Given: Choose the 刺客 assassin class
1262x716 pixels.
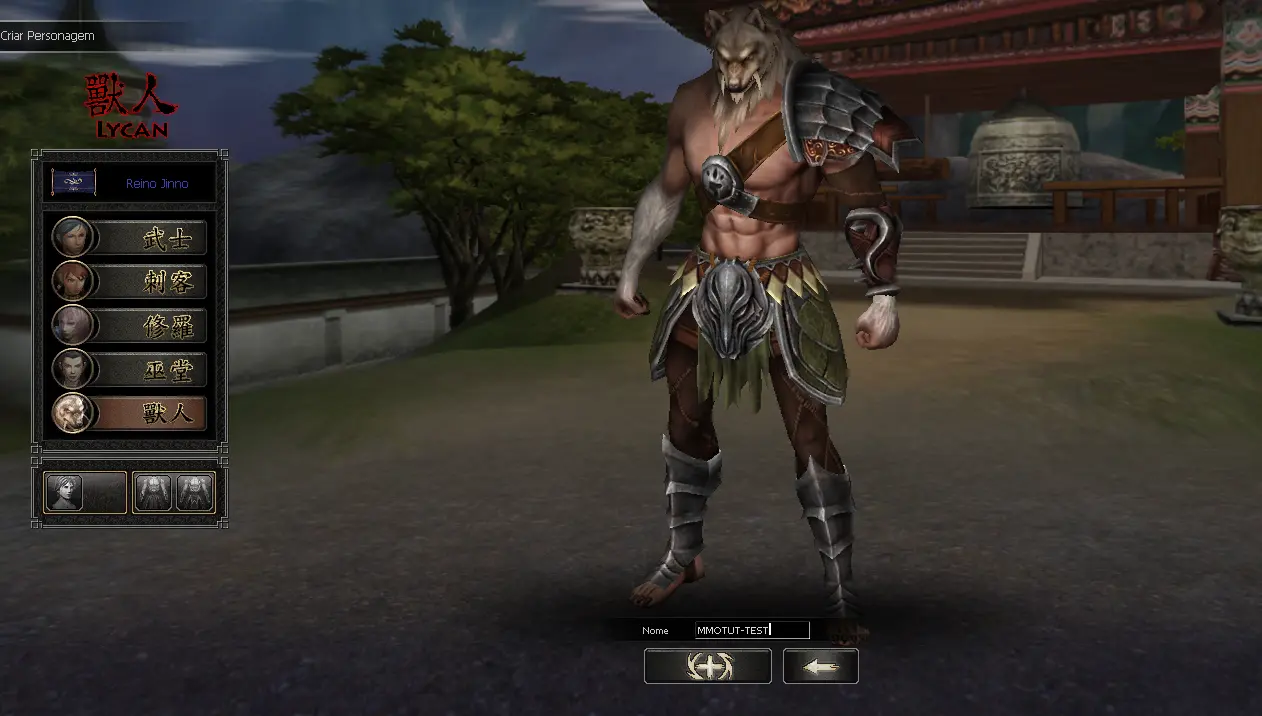Looking at the screenshot, I should click(x=130, y=281).
